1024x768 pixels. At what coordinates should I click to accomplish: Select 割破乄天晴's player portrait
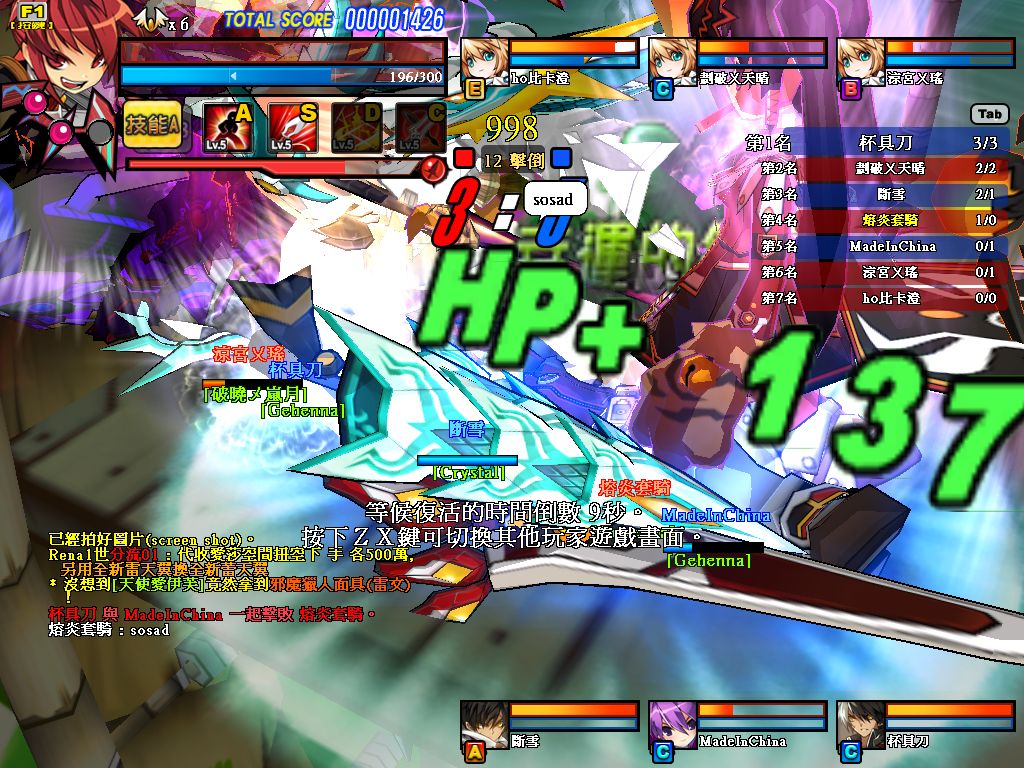(672, 62)
